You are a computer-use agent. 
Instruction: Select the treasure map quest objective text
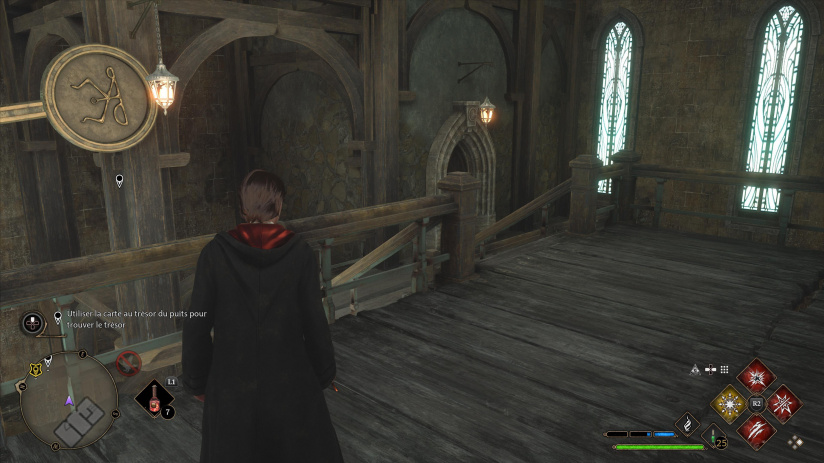pyautogui.click(x=137, y=320)
